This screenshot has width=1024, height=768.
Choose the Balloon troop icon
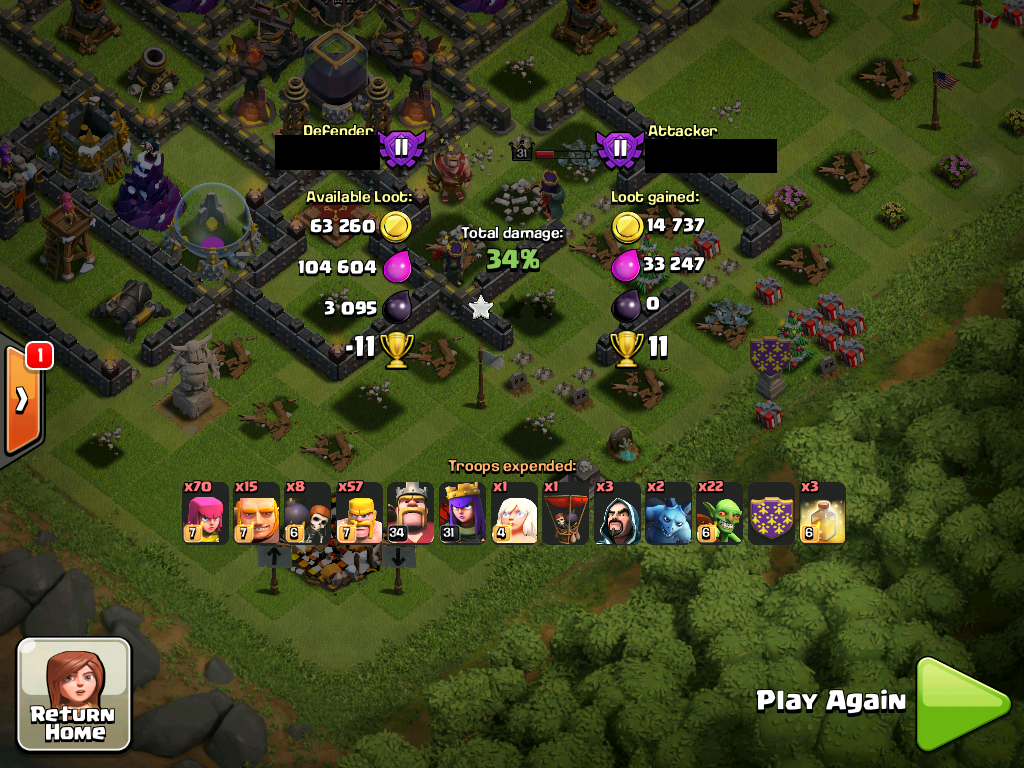point(565,514)
